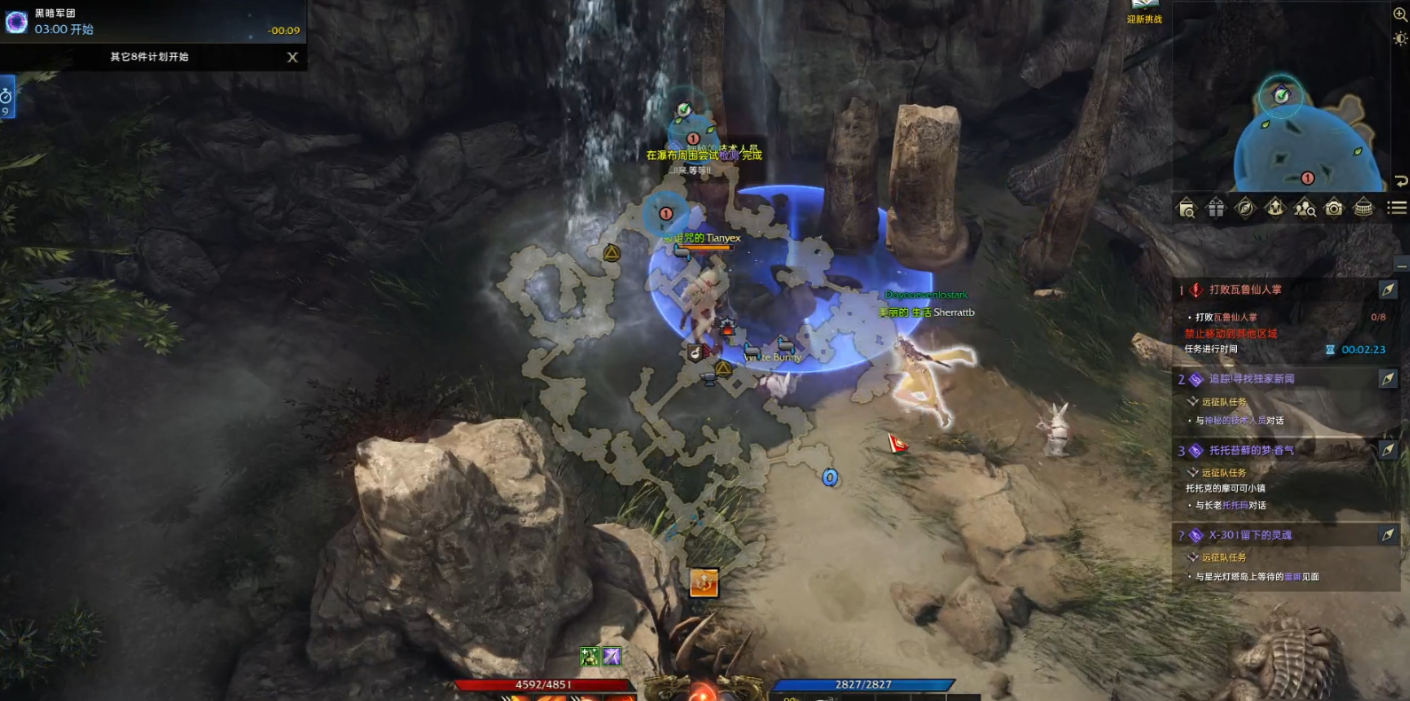The image size is (1410, 701).
Task: Open the gift box icon under the minimap
Action: pos(1215,208)
